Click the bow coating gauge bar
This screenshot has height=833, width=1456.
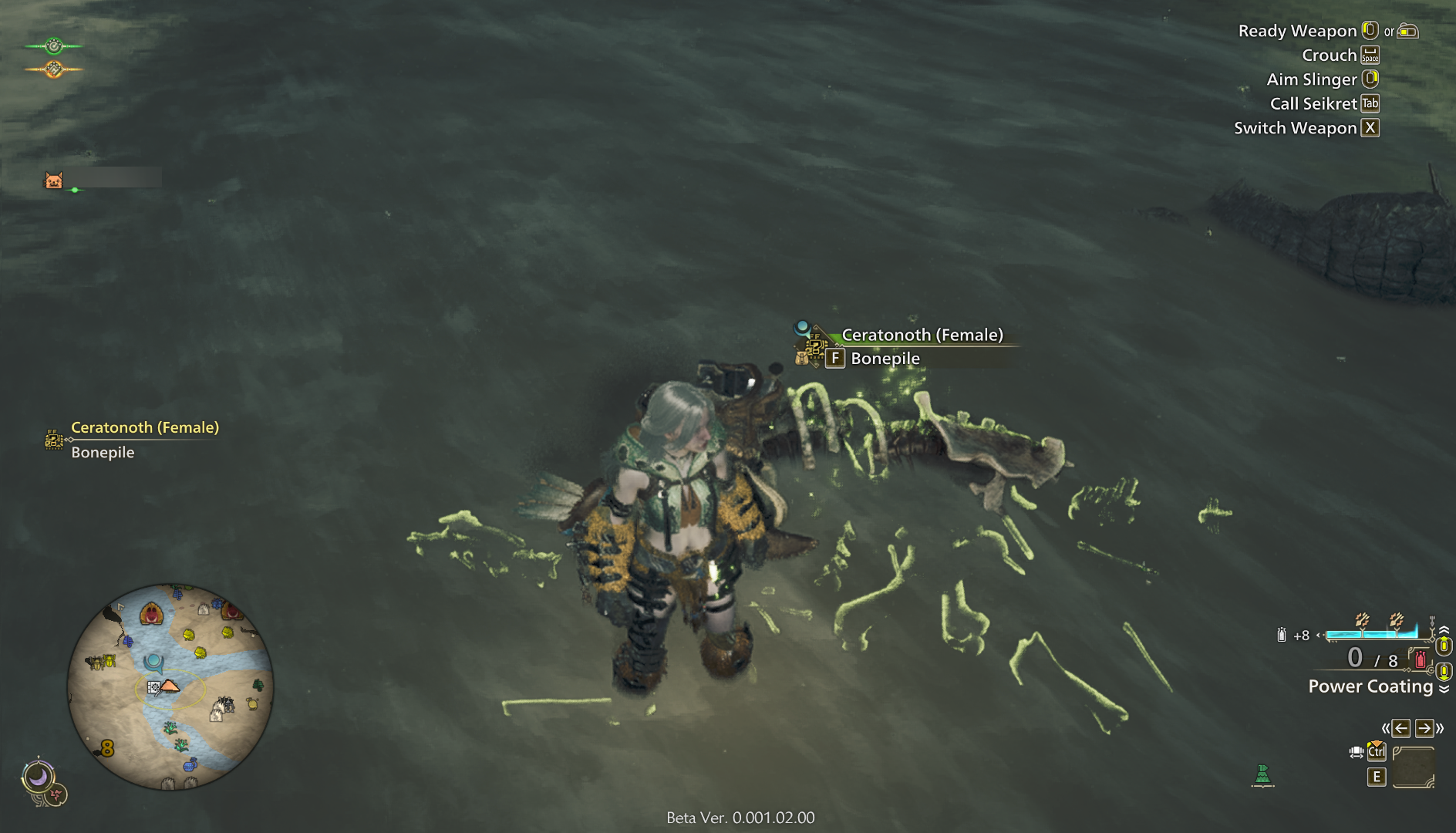click(1371, 634)
